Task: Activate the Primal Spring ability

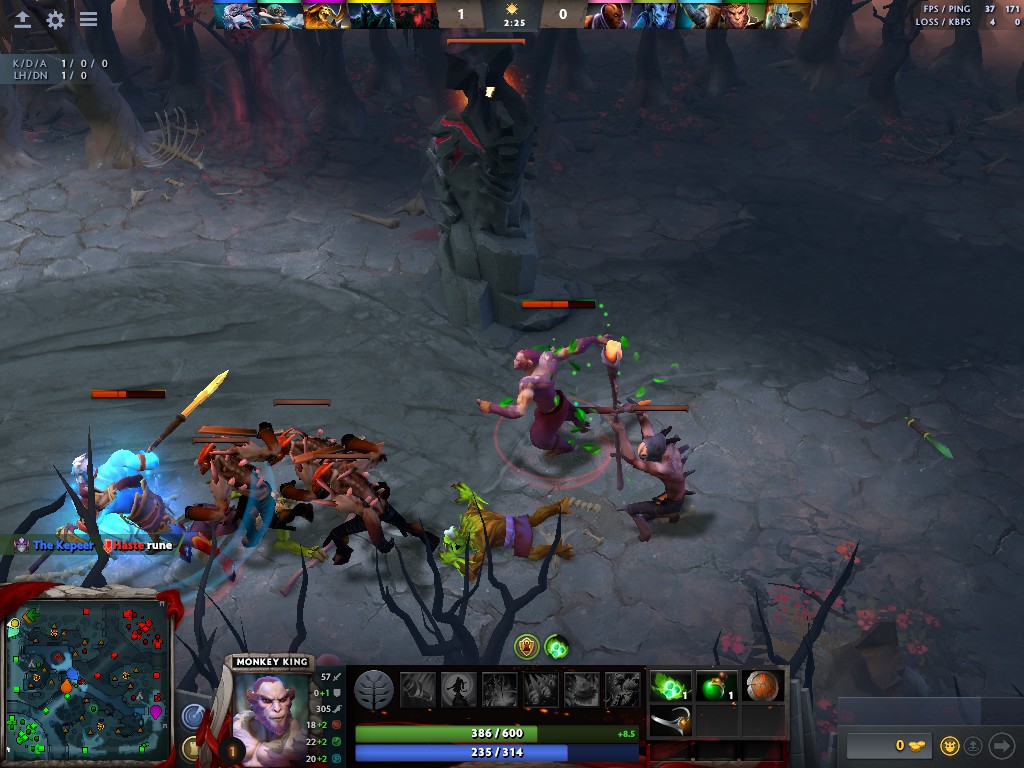Action: (499, 689)
